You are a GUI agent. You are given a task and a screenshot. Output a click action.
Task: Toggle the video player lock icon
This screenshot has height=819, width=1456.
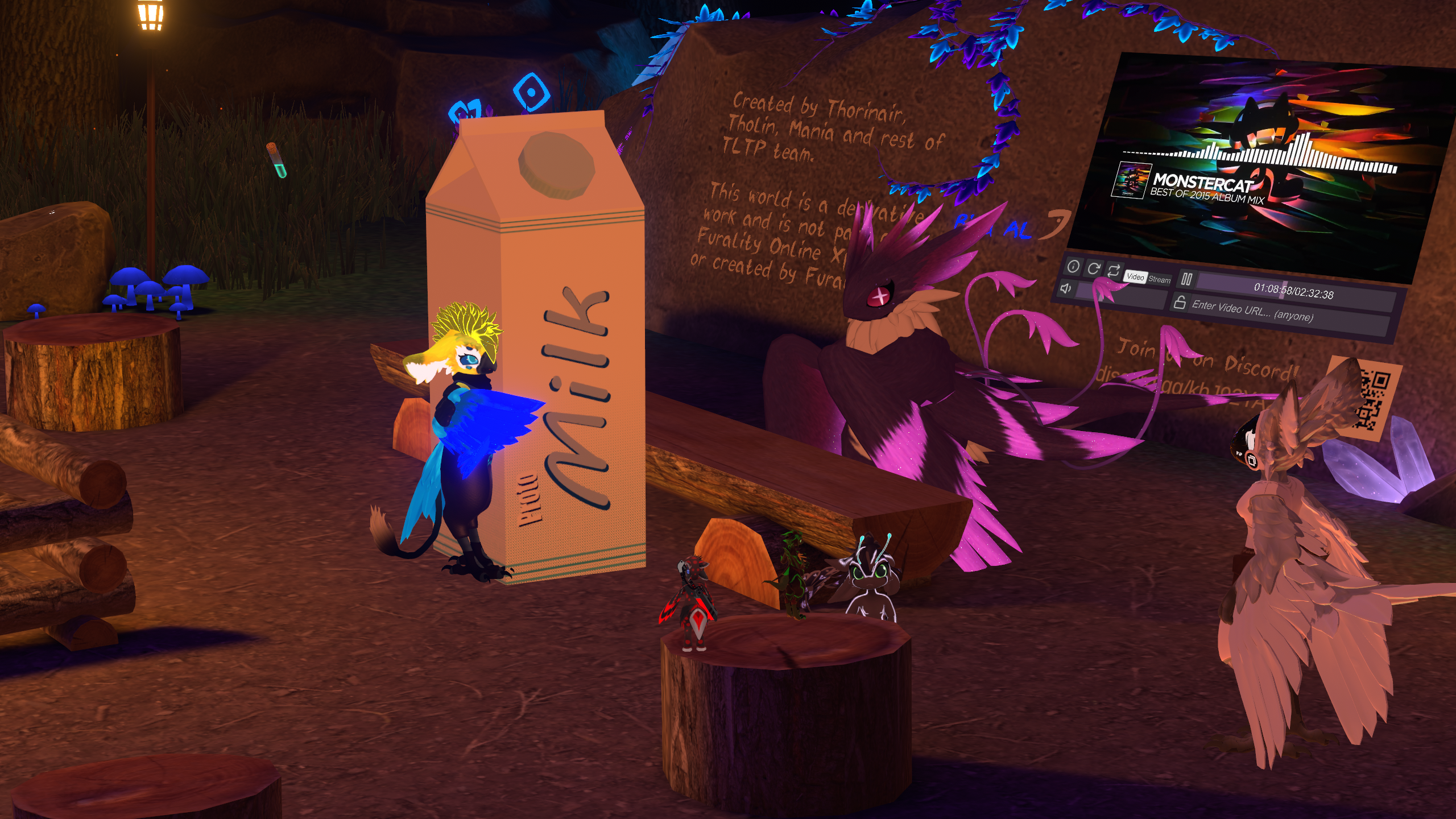point(1180,303)
